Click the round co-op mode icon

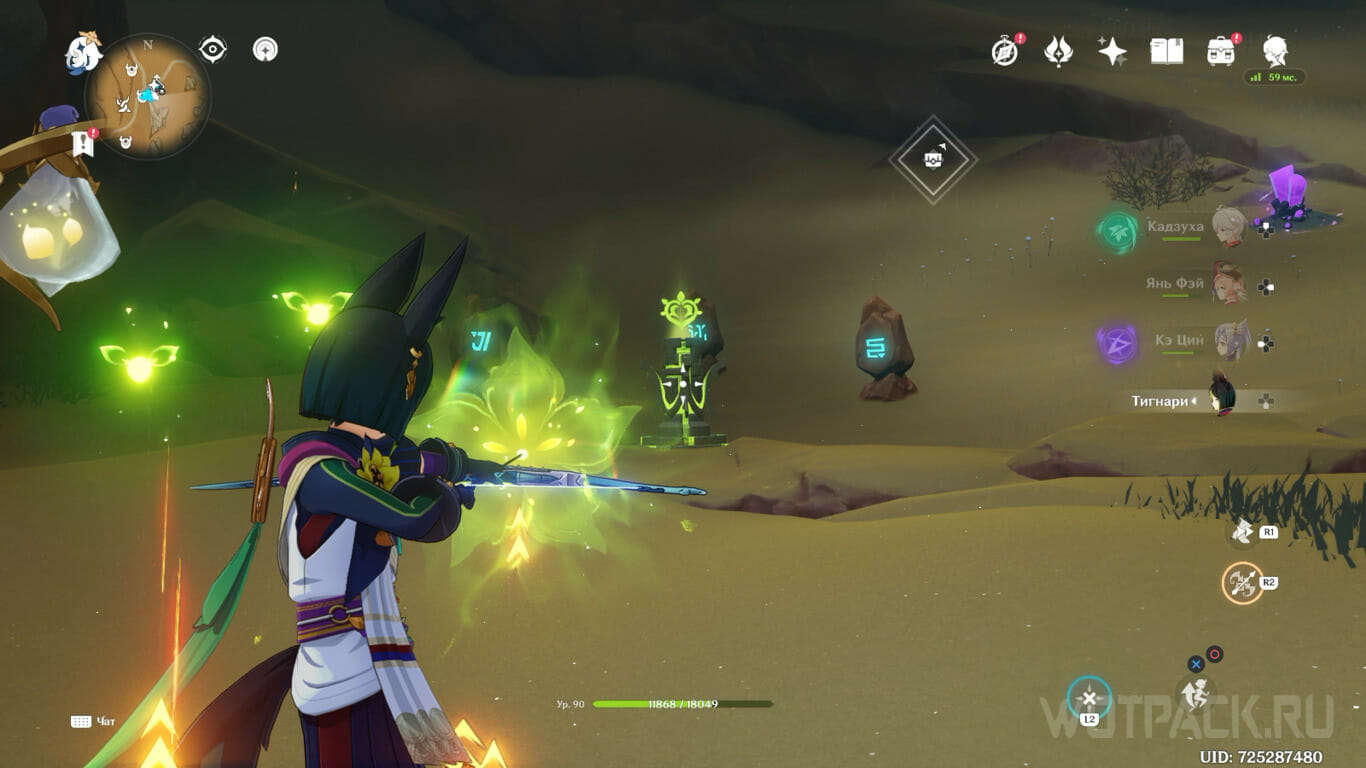tap(265, 49)
